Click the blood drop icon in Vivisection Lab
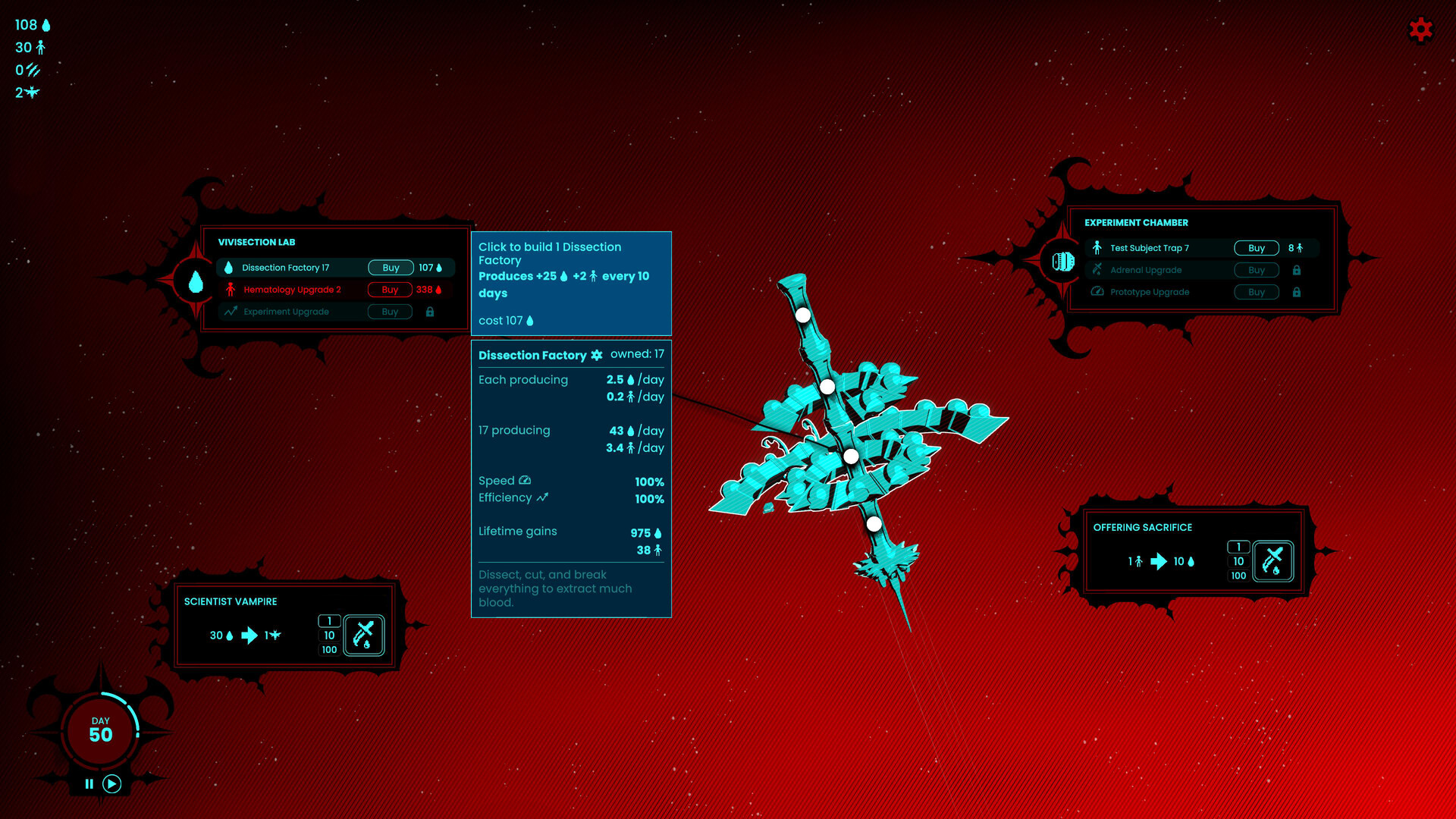Viewport: 1456px width, 819px height. (x=230, y=267)
